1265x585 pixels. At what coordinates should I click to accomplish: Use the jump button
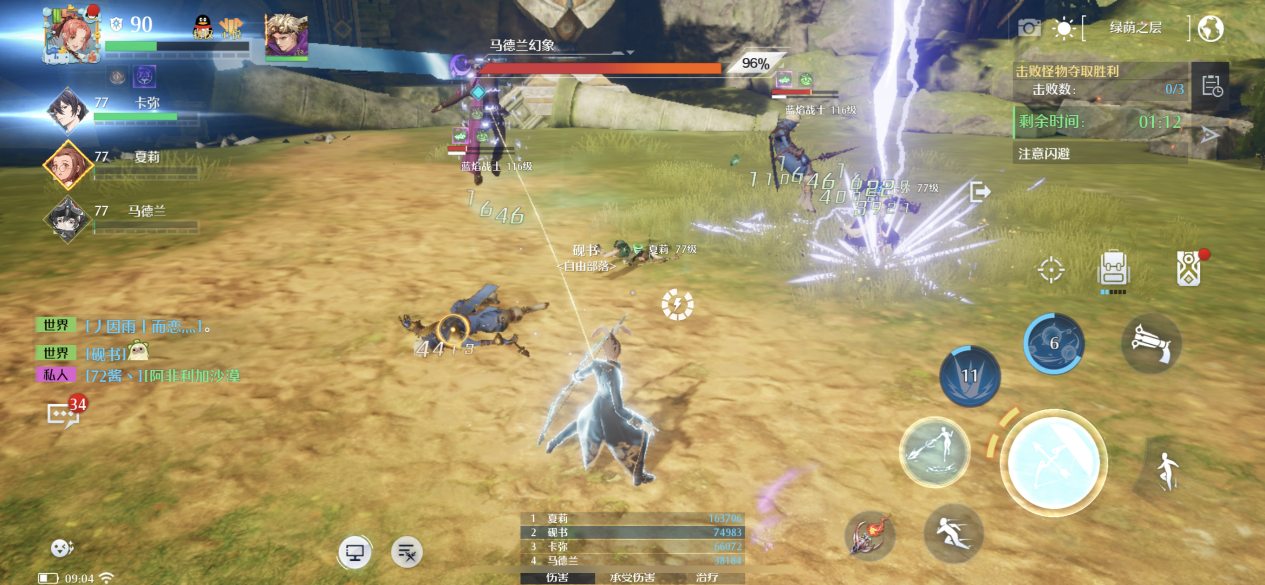click(x=1166, y=471)
